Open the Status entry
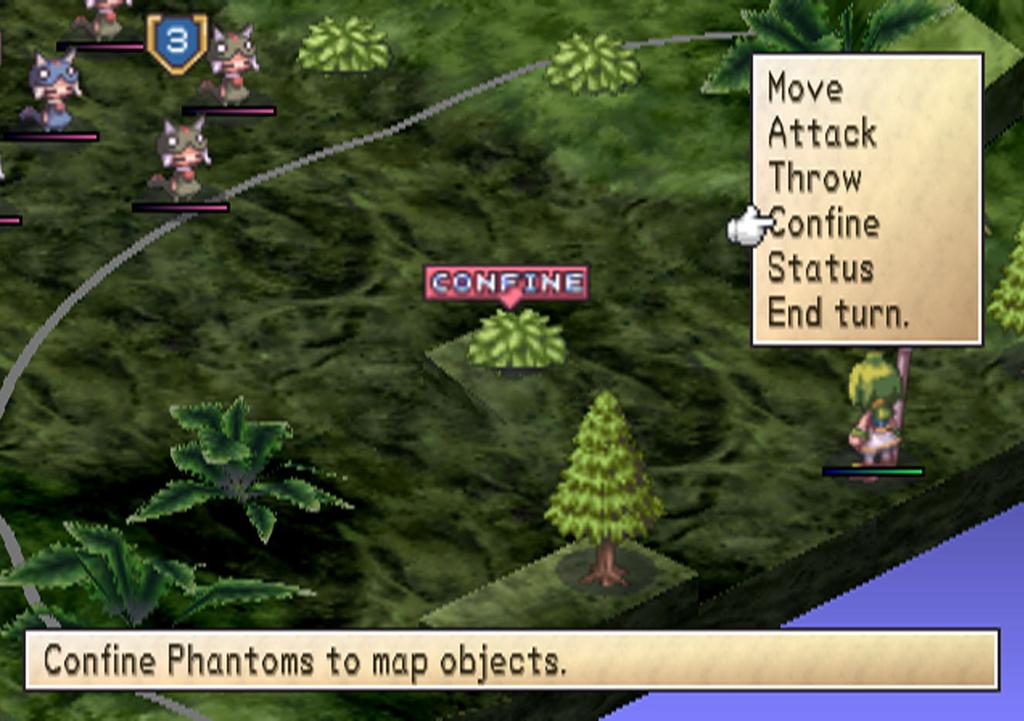1024x721 pixels. (x=821, y=268)
